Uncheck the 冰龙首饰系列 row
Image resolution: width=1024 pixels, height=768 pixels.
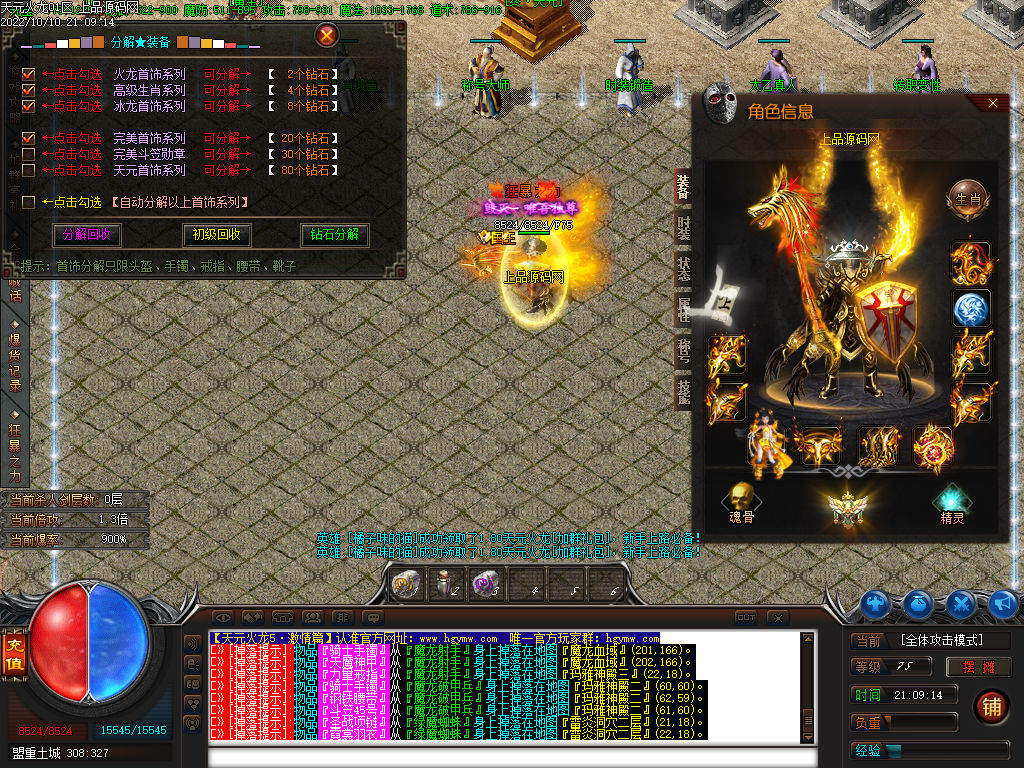28,106
